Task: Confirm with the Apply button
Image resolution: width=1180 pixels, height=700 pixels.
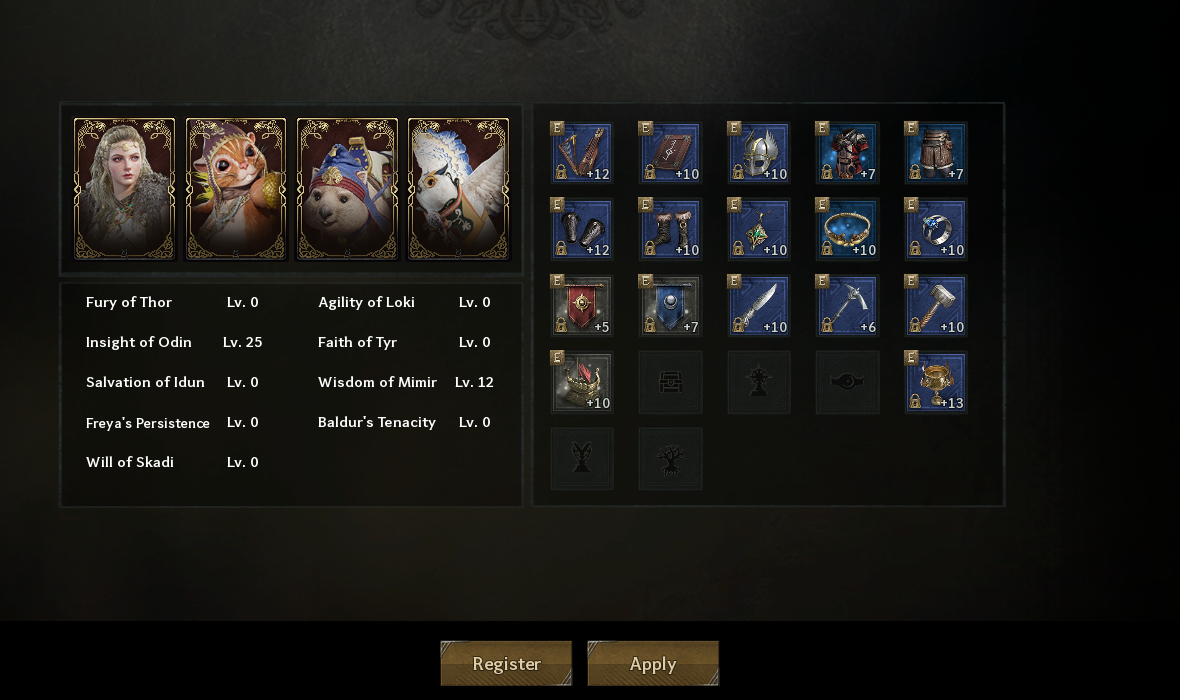Action: (653, 664)
